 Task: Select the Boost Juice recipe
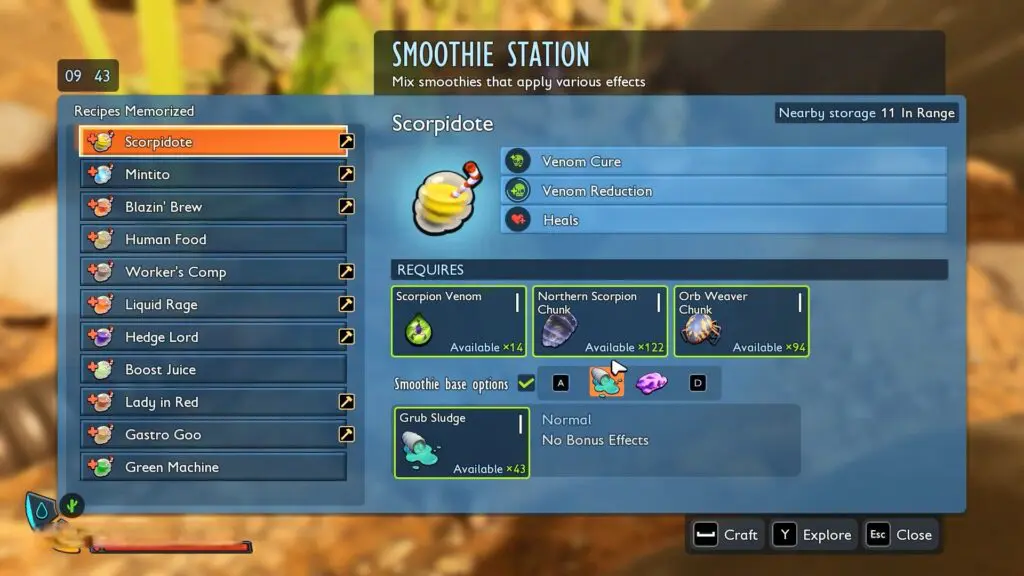213,370
